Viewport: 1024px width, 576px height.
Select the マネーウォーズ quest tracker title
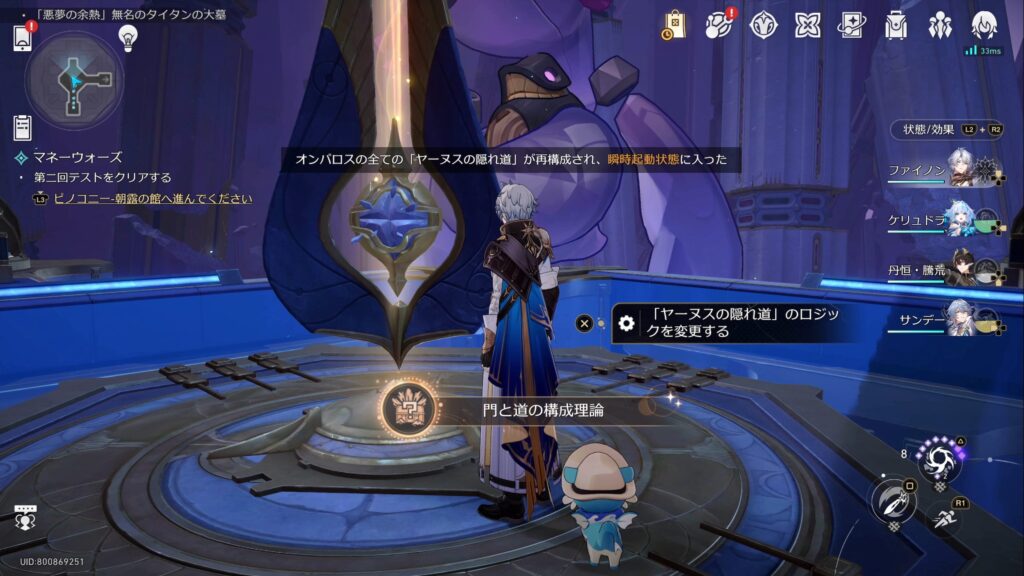pyautogui.click(x=75, y=157)
